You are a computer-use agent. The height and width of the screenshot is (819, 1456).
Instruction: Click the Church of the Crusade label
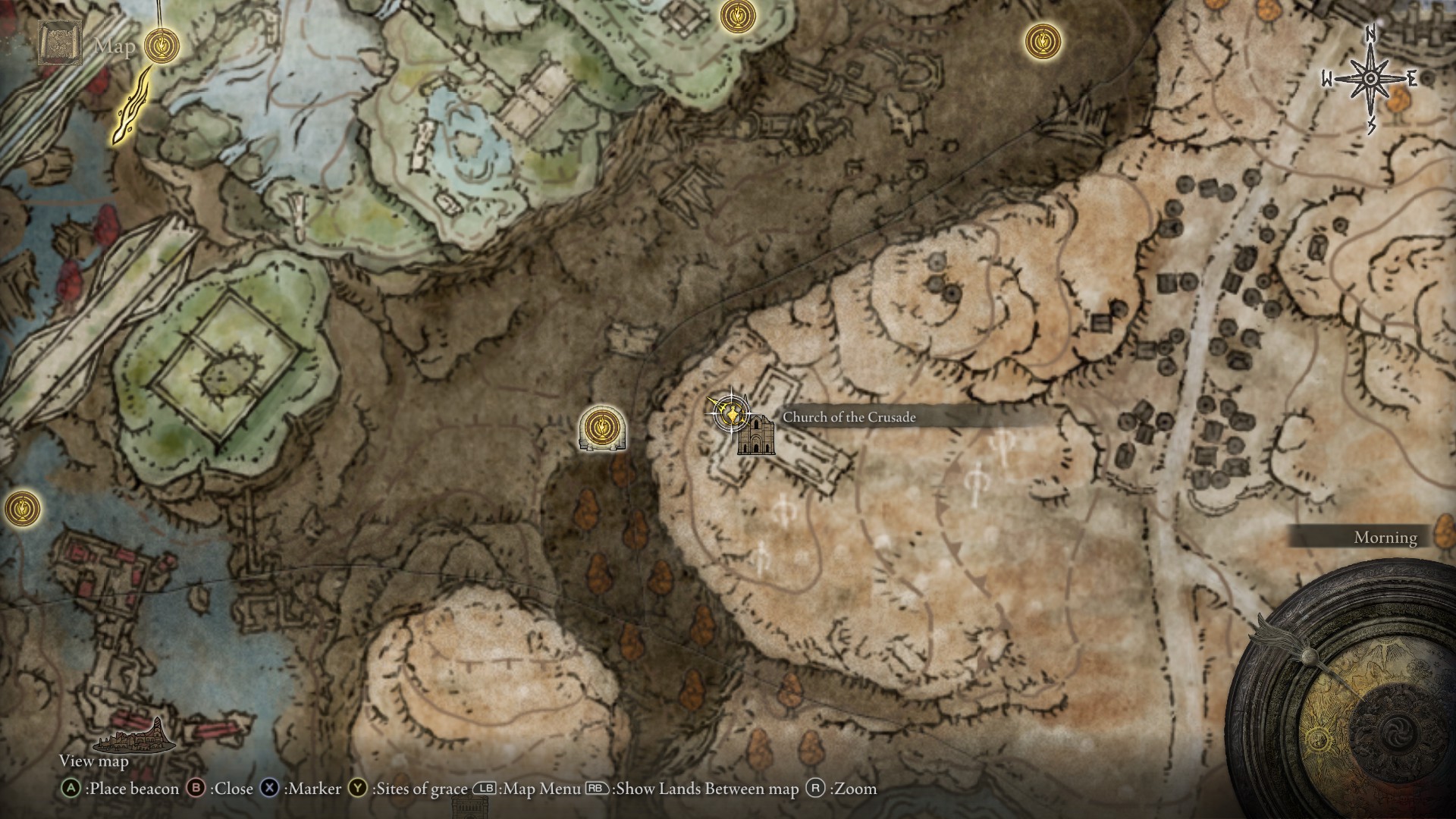[849, 417]
